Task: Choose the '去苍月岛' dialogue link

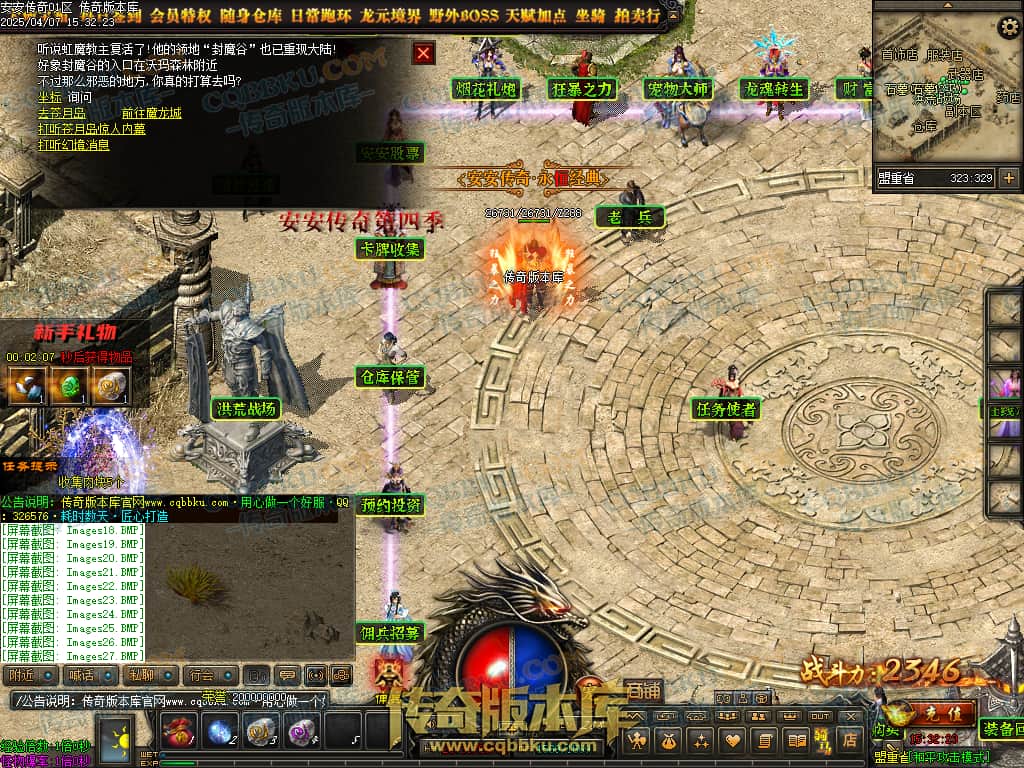Action: [61, 113]
